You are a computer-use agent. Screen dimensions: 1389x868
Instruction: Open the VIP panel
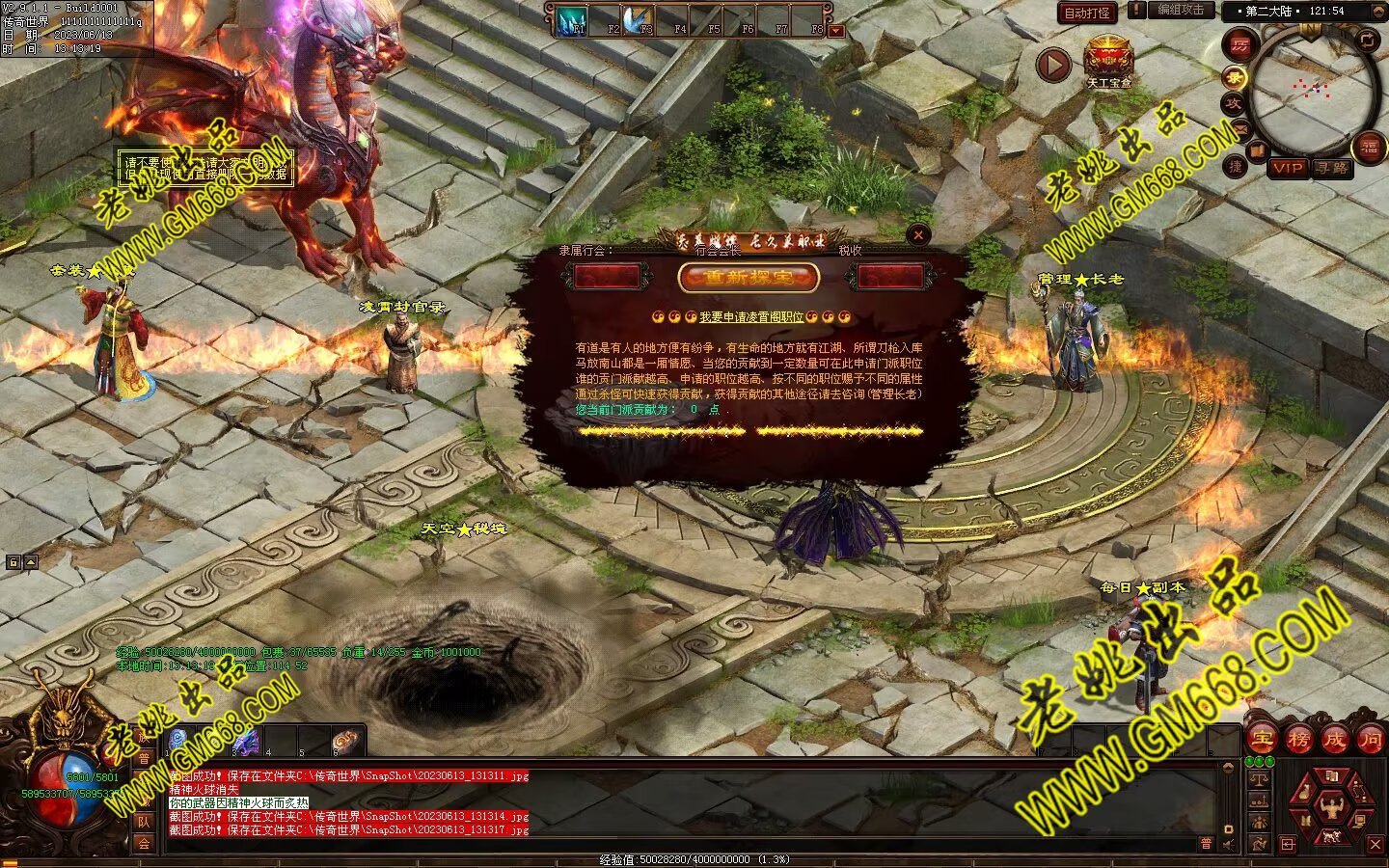pyautogui.click(x=1287, y=168)
